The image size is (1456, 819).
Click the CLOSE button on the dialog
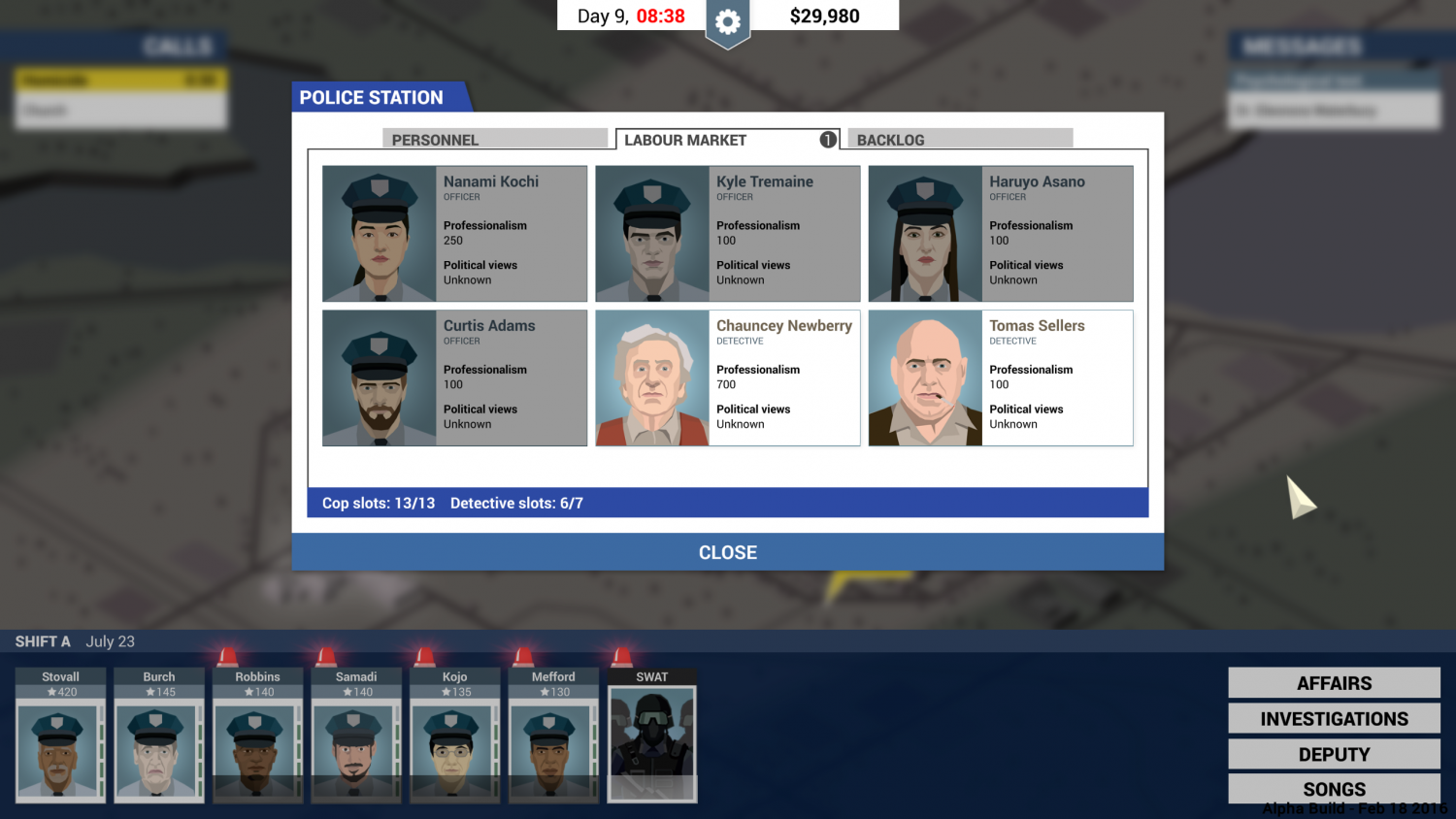pyautogui.click(x=728, y=551)
